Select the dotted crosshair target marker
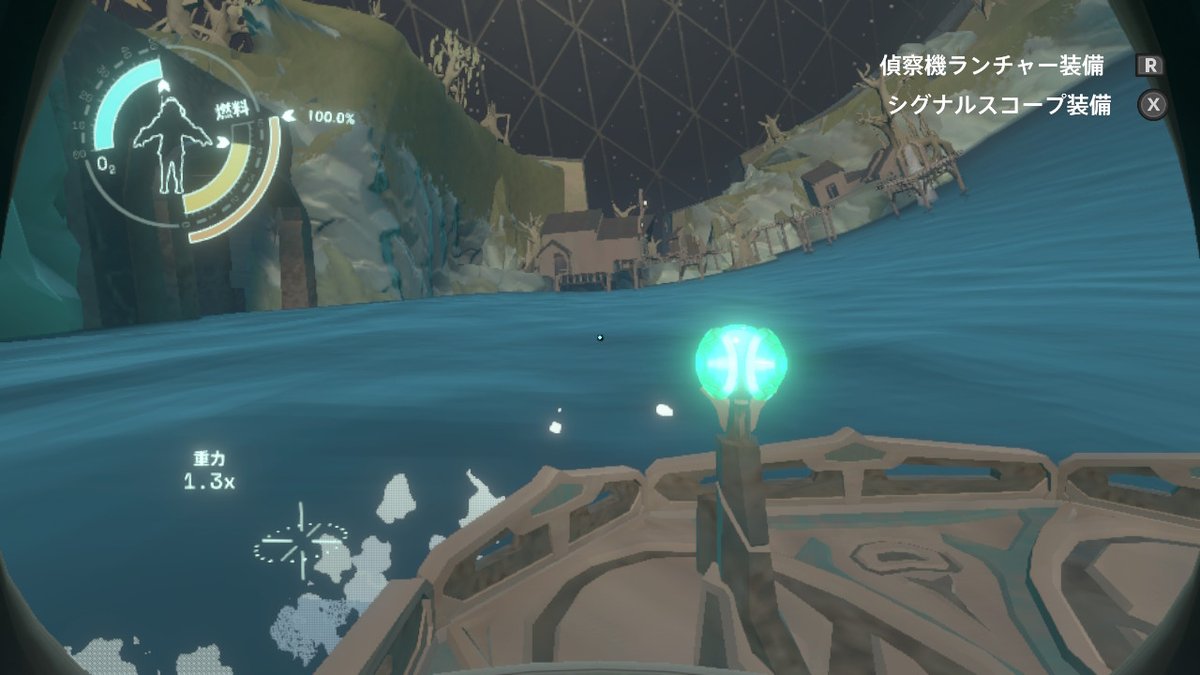The width and height of the screenshot is (1200, 675). 301,540
